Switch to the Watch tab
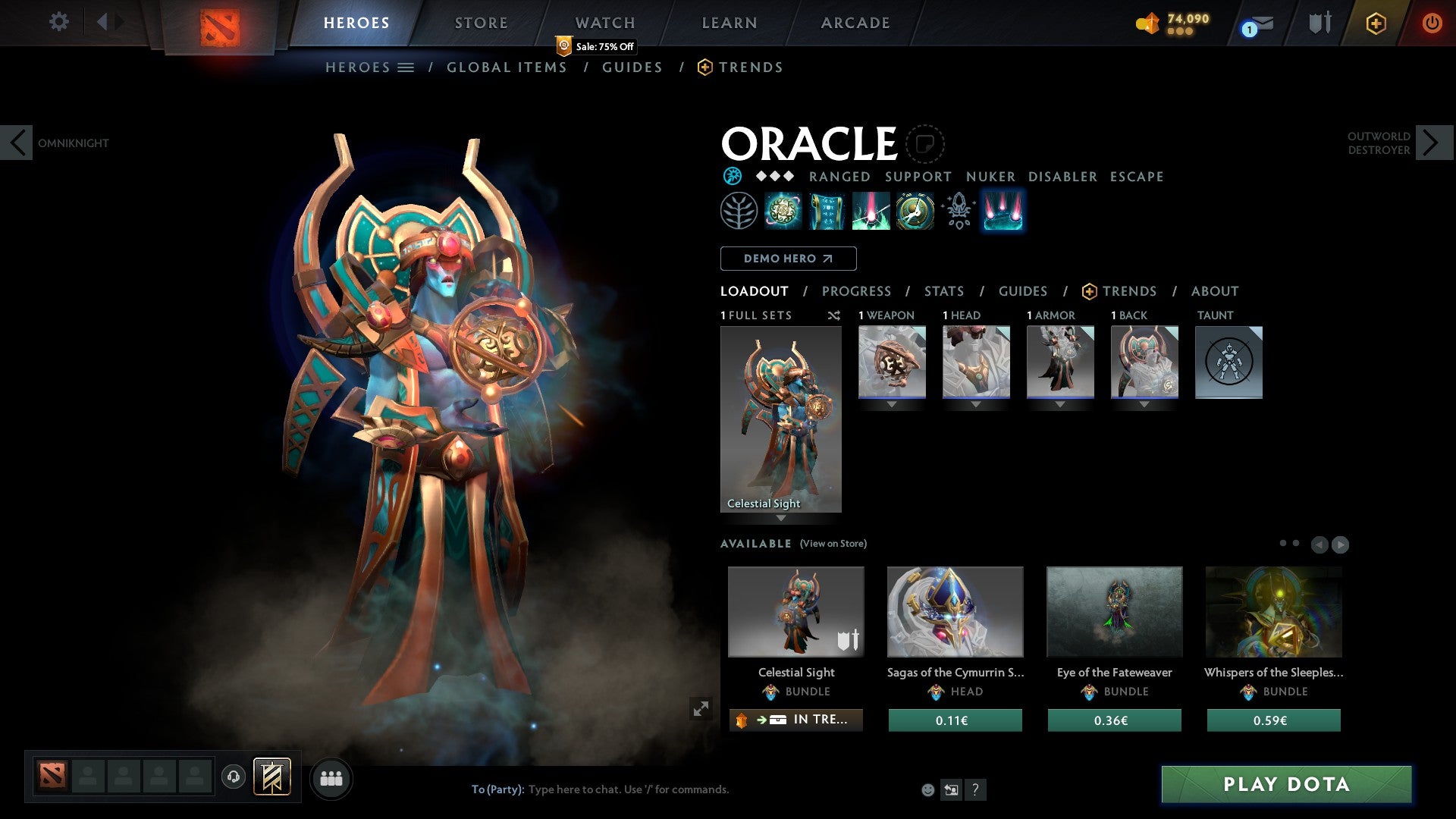 click(x=605, y=23)
